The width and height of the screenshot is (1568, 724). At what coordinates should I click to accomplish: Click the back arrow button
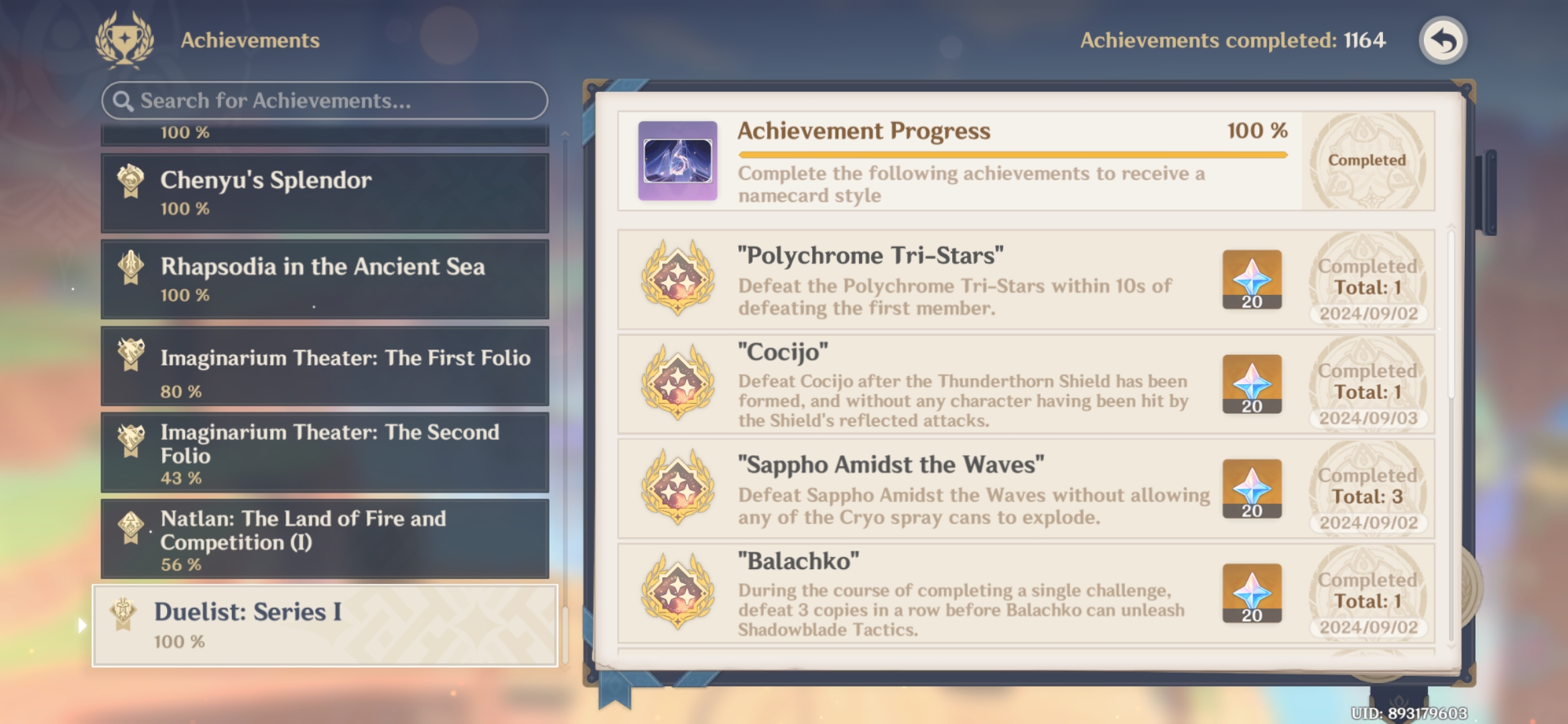pos(1442,40)
